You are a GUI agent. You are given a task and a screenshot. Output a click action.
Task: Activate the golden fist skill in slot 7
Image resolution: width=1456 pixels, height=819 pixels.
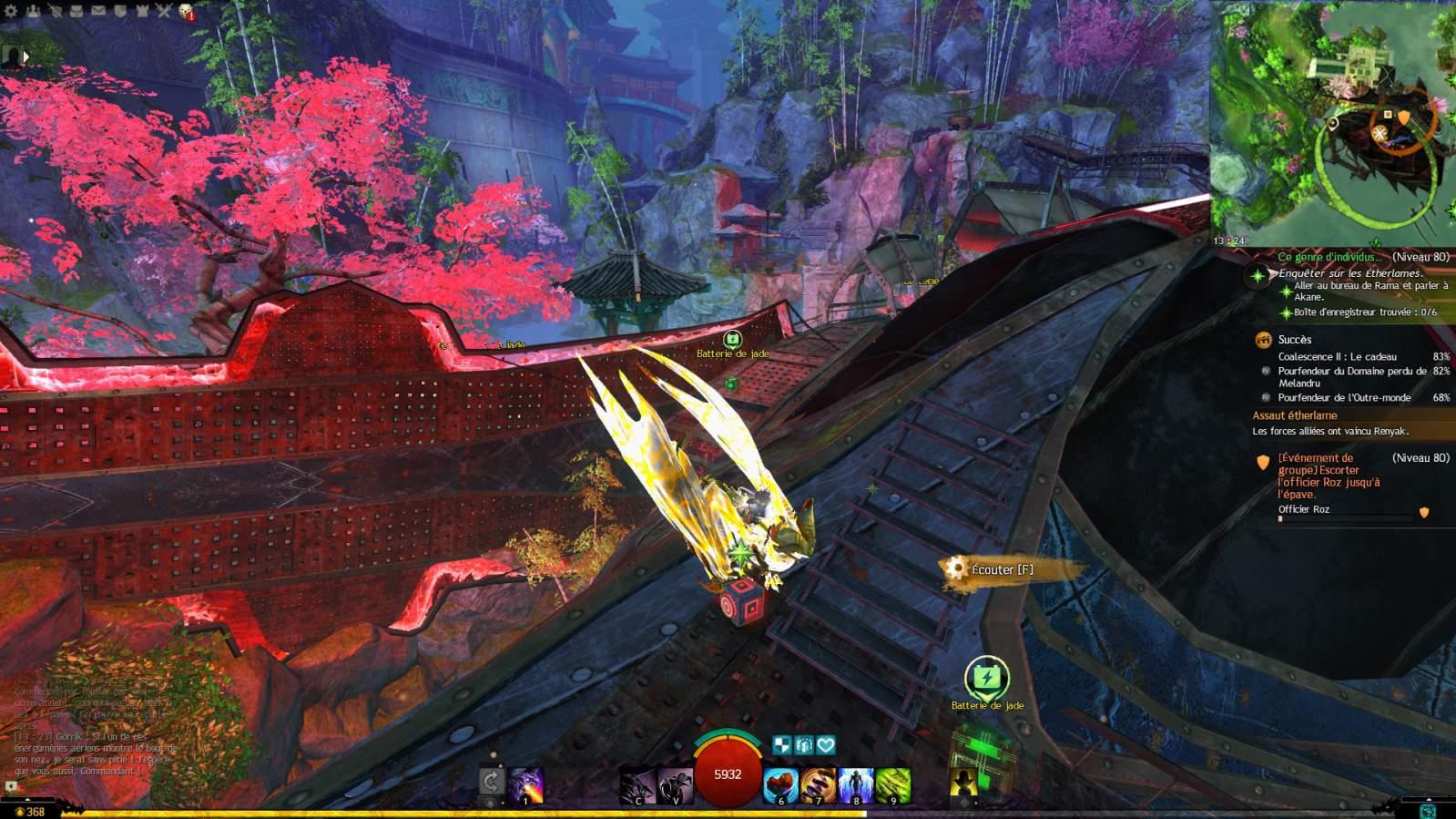[818, 785]
